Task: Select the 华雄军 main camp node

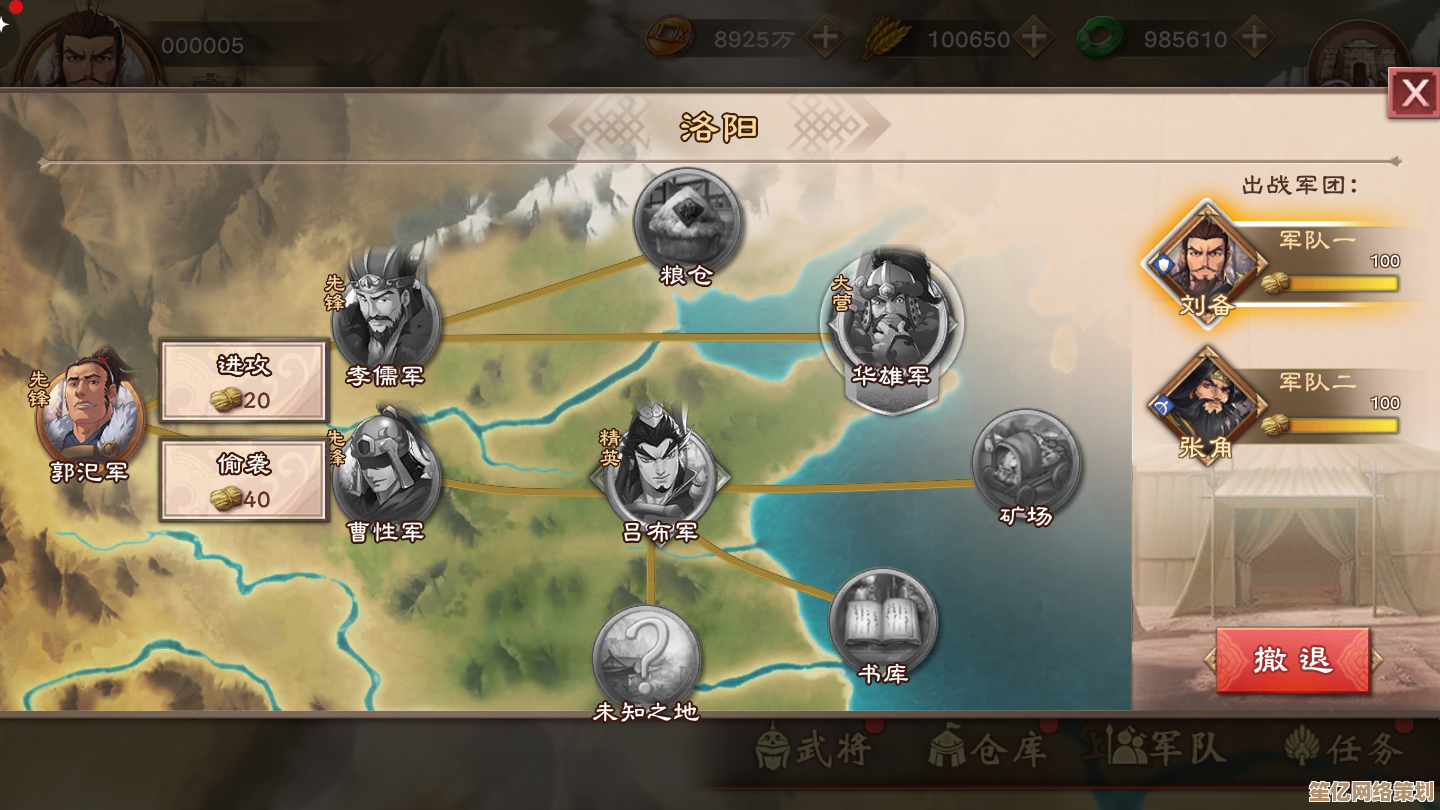Action: (891, 318)
